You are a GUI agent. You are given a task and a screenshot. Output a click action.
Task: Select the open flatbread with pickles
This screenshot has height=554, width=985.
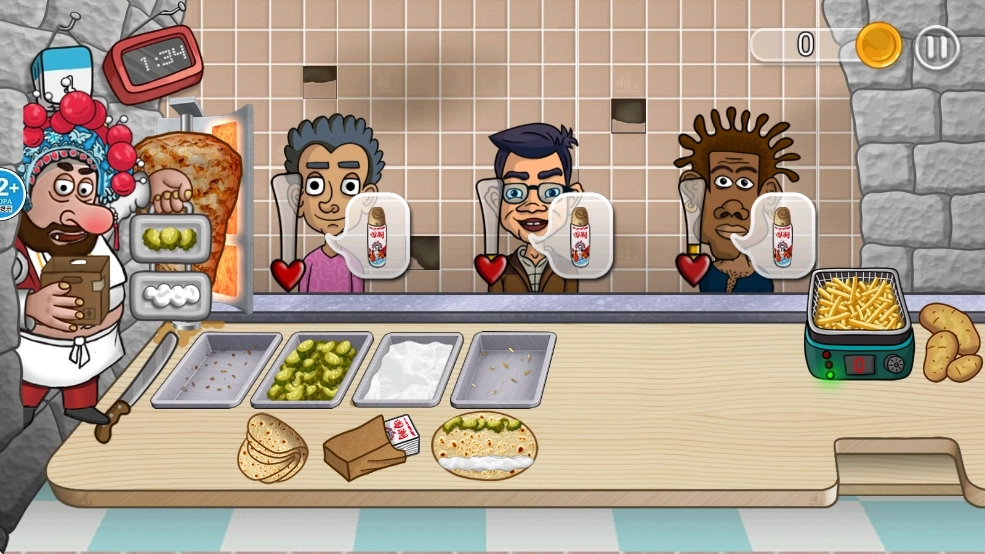[485, 445]
